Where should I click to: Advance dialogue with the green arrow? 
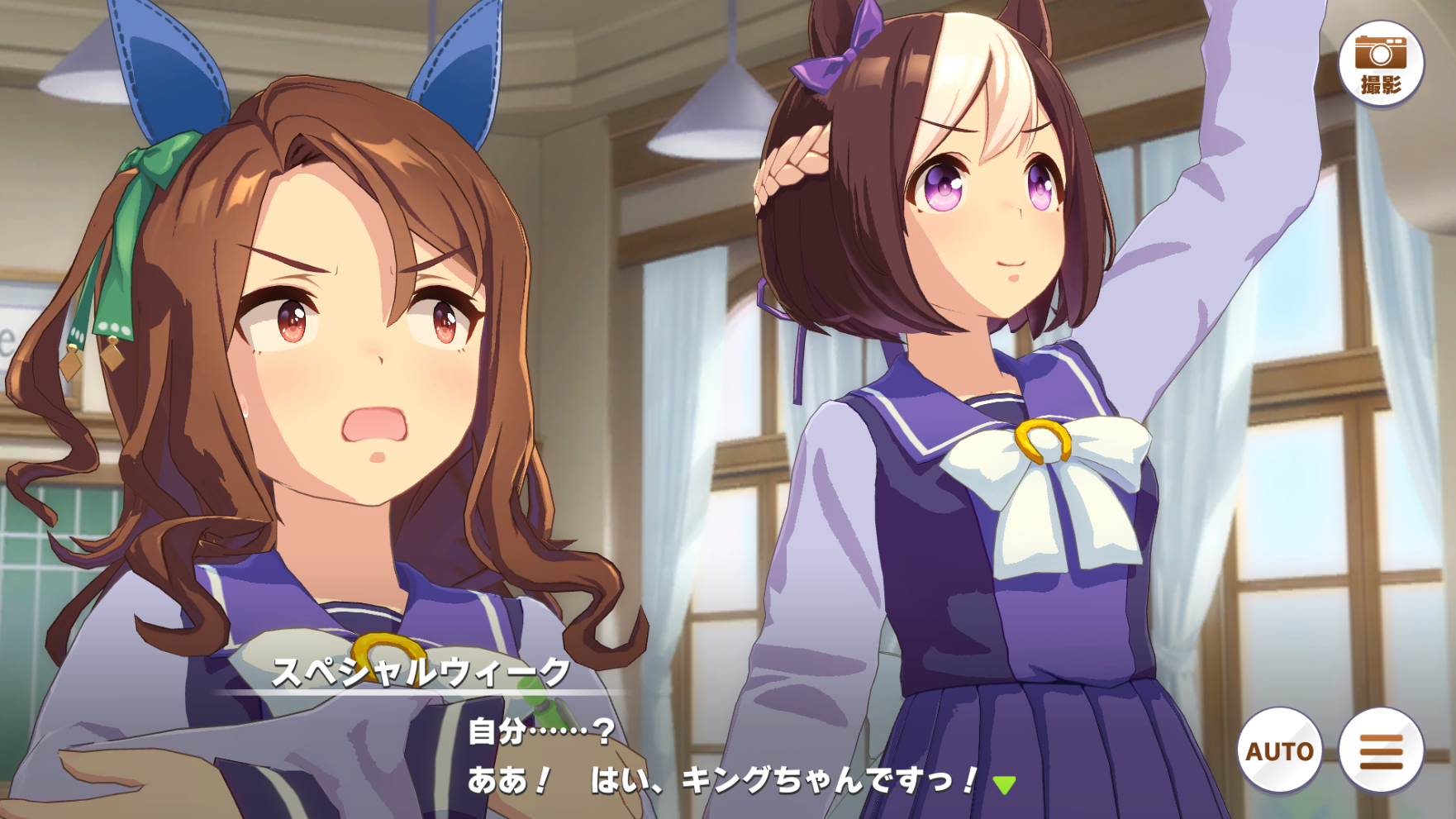(1004, 784)
